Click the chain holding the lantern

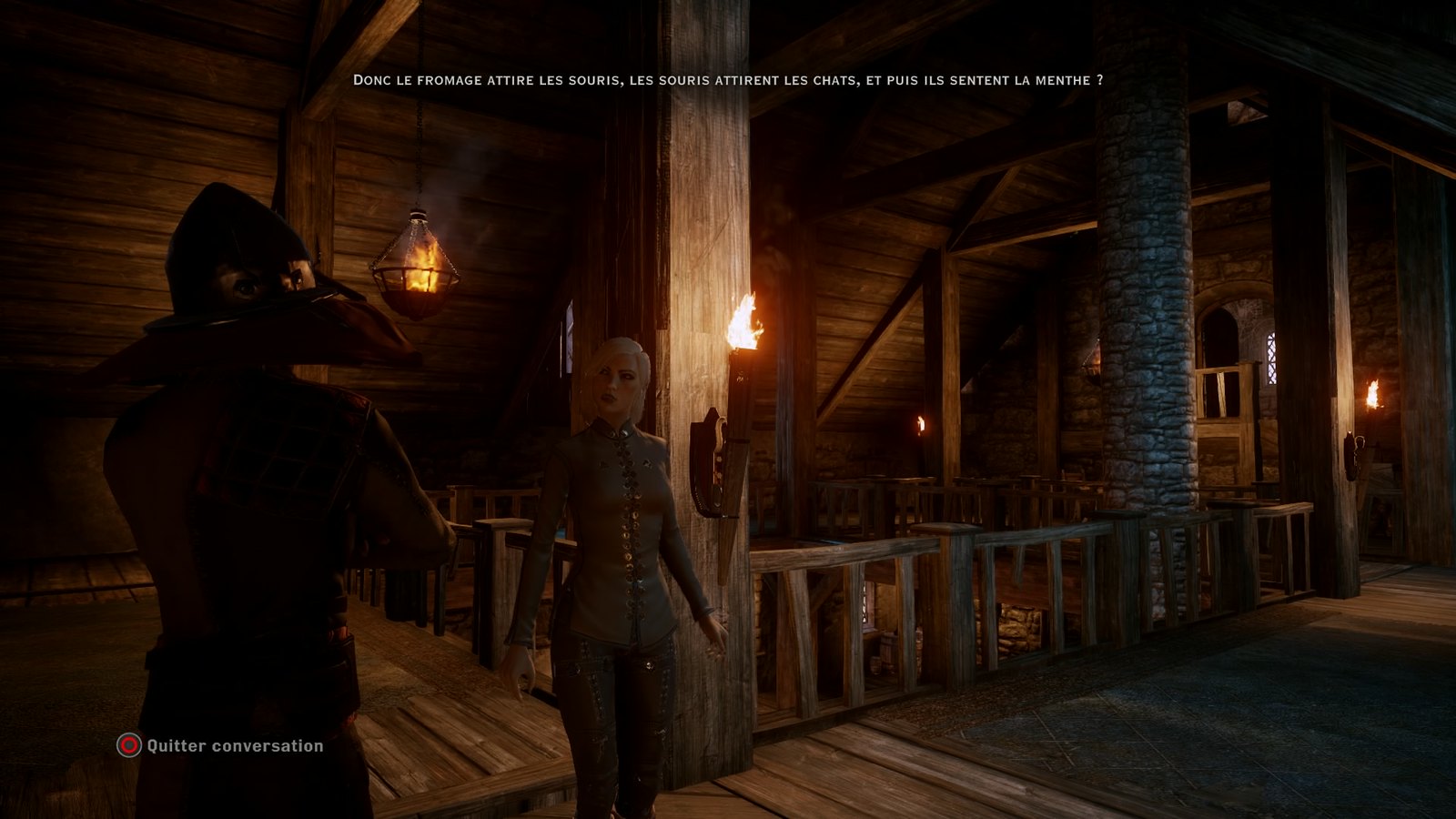point(420,146)
